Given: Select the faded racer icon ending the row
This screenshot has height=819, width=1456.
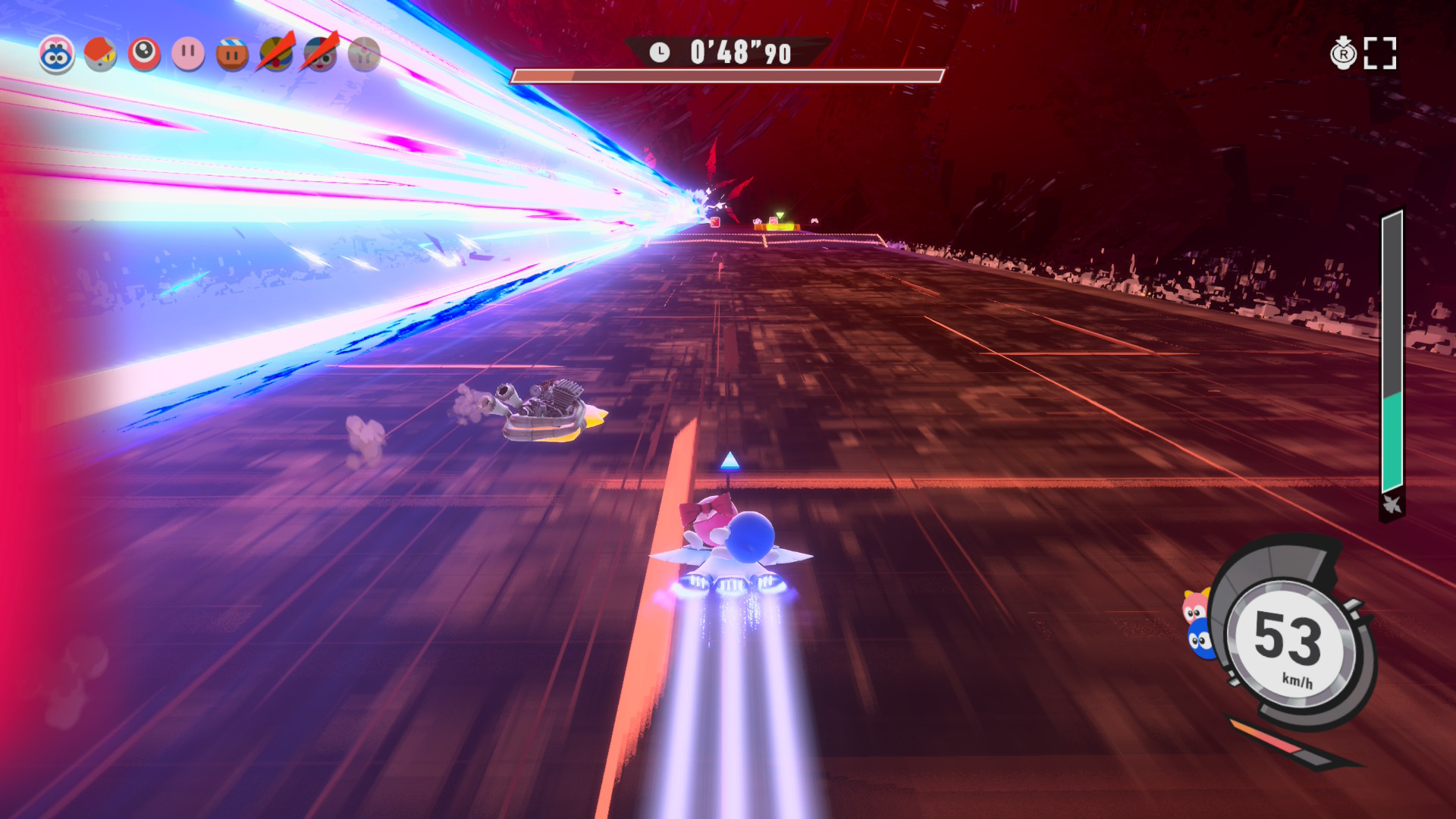Looking at the screenshot, I should click(364, 55).
